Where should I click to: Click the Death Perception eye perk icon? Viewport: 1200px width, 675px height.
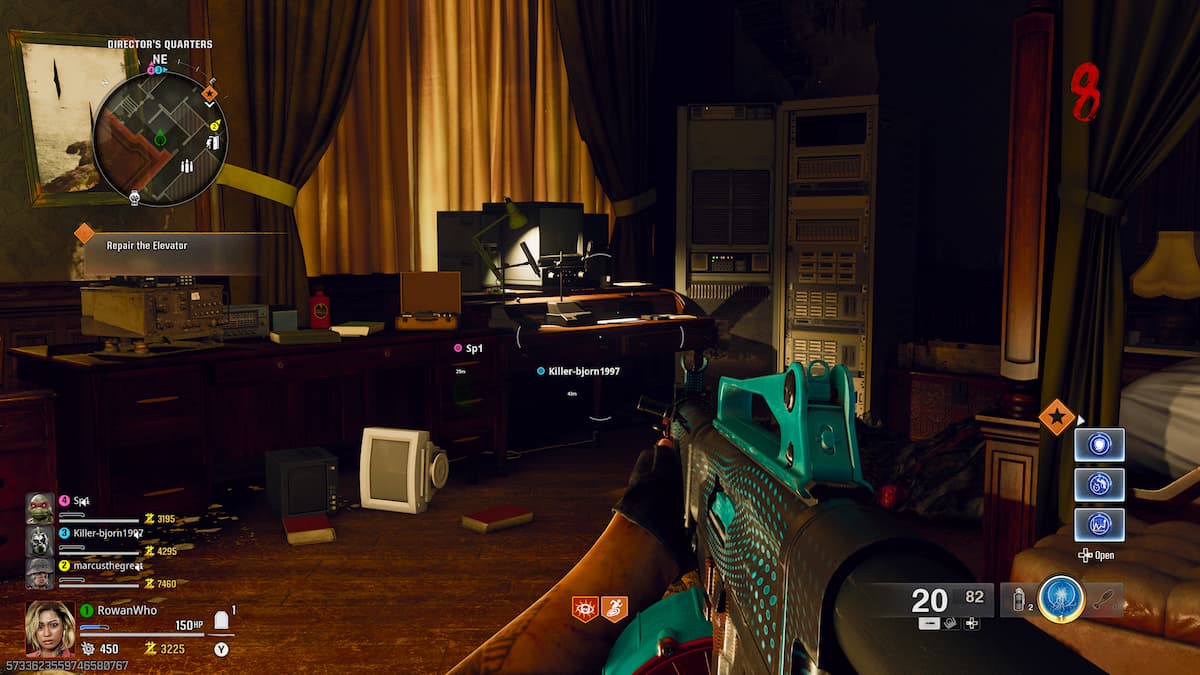584,608
